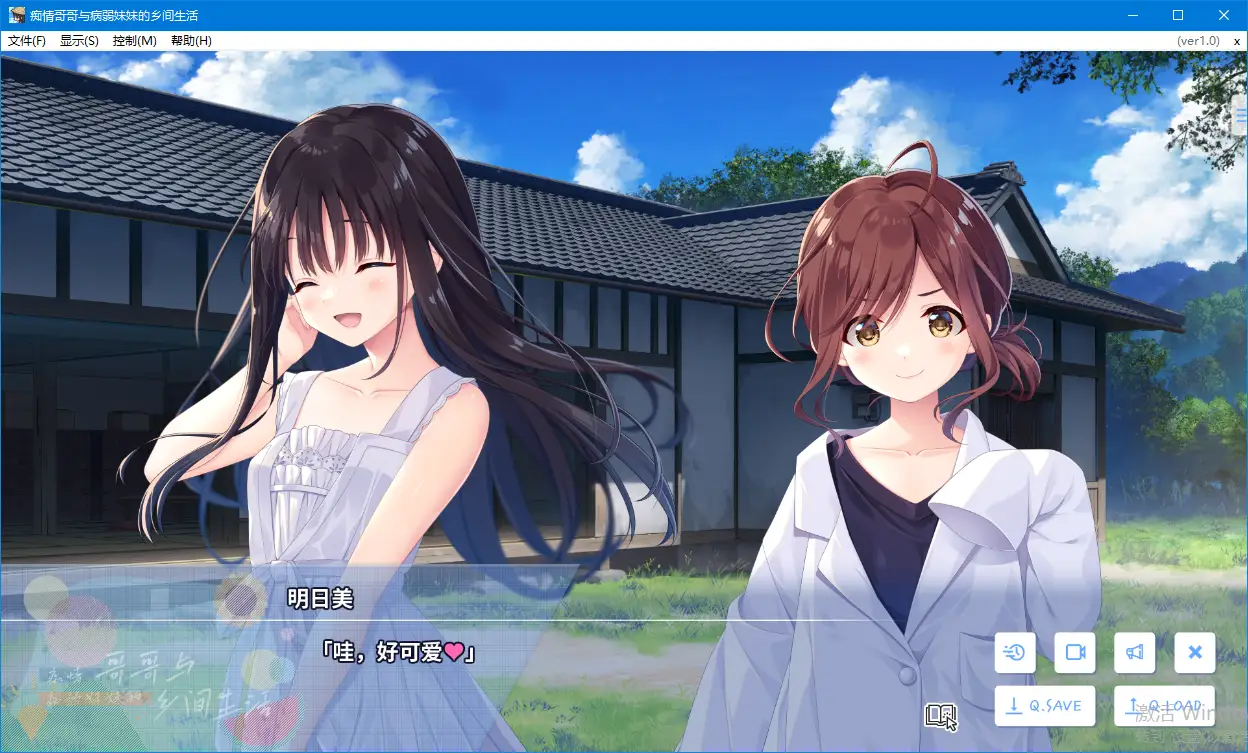The height and width of the screenshot is (753, 1248).
Task: Select the megaphone voice replay button
Action: tap(1134, 653)
